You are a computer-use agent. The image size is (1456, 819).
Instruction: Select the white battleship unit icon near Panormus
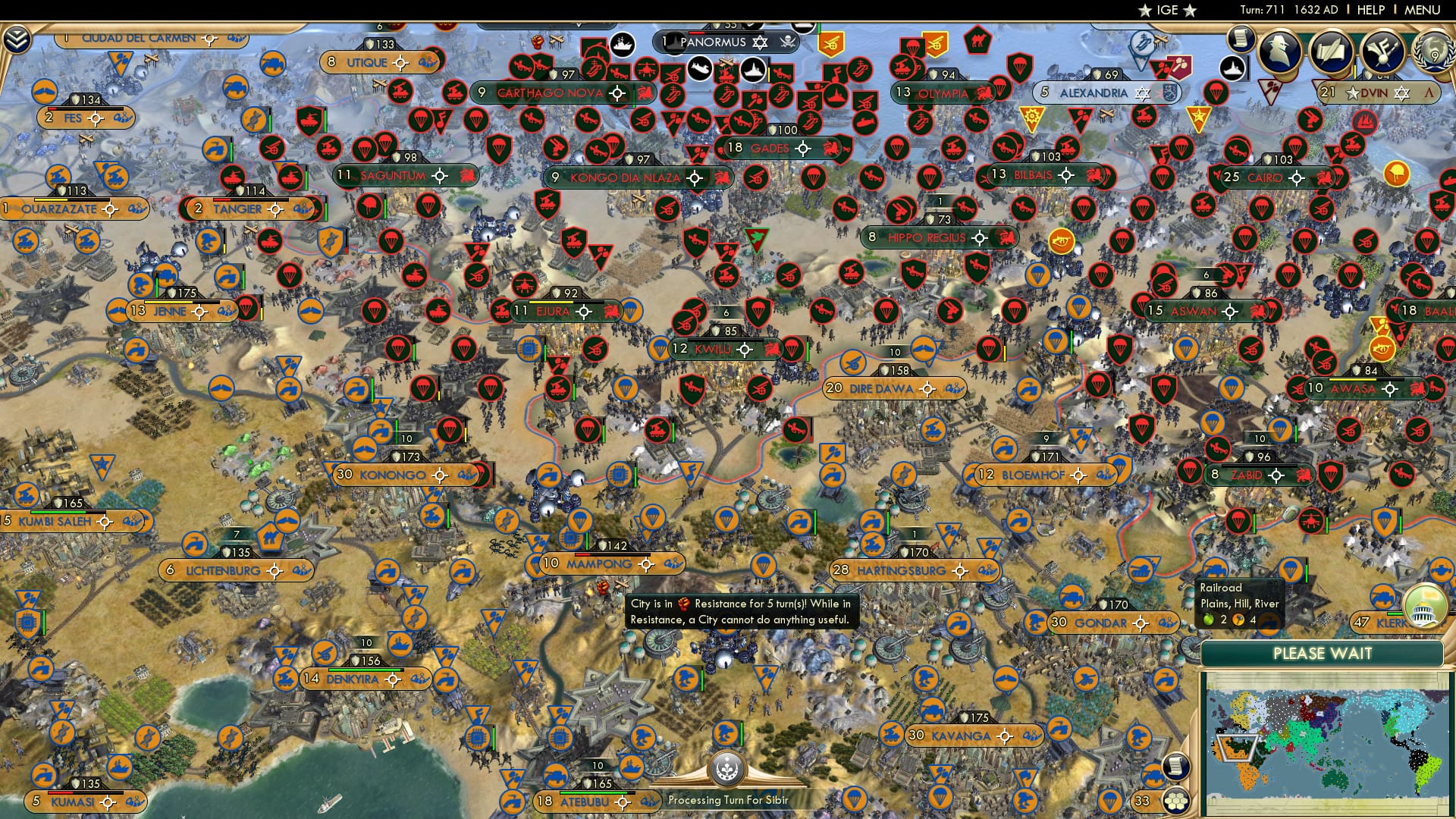(752, 71)
